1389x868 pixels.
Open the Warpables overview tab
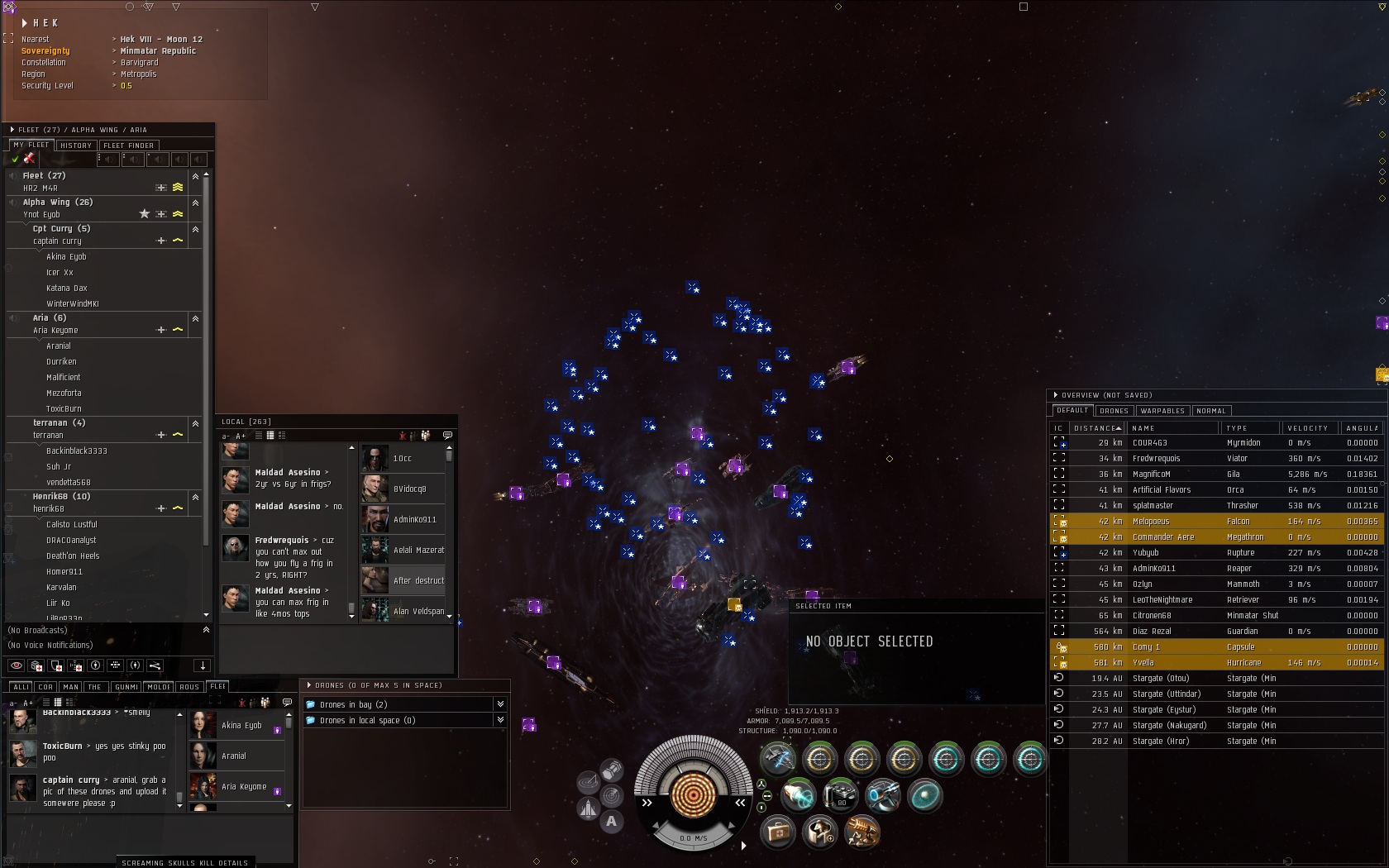tap(1162, 411)
